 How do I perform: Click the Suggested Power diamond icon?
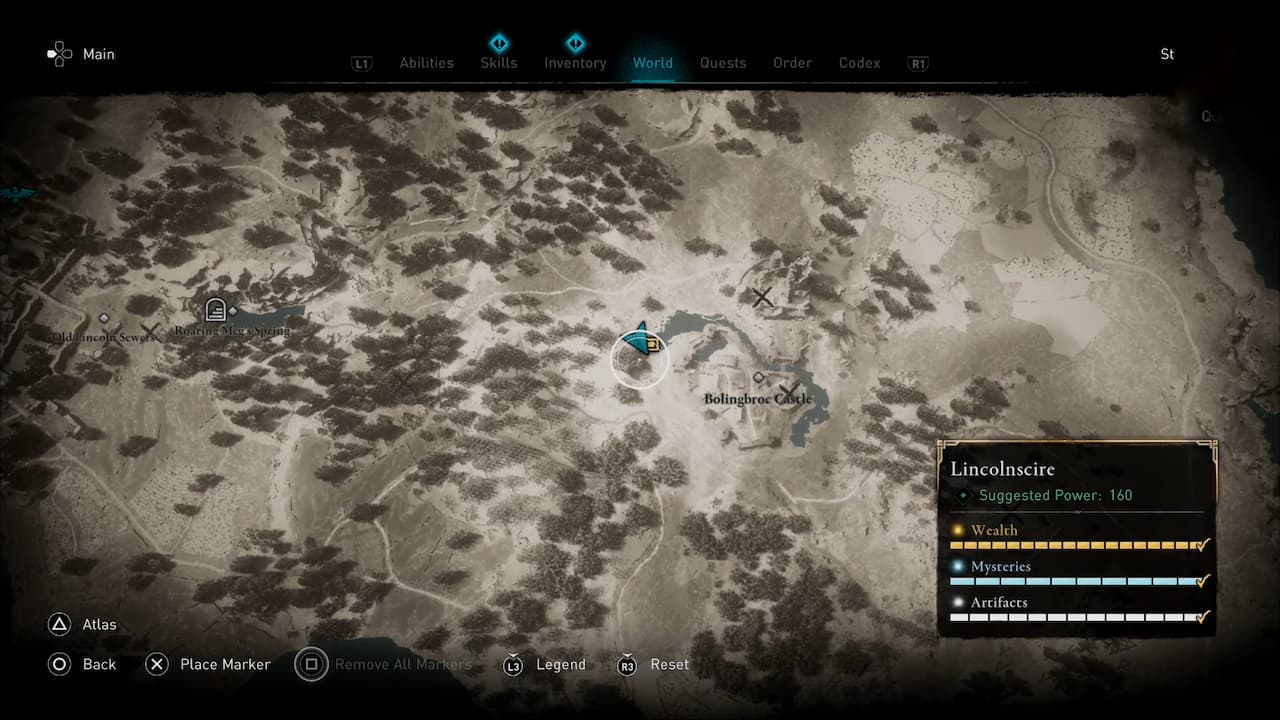coord(965,495)
